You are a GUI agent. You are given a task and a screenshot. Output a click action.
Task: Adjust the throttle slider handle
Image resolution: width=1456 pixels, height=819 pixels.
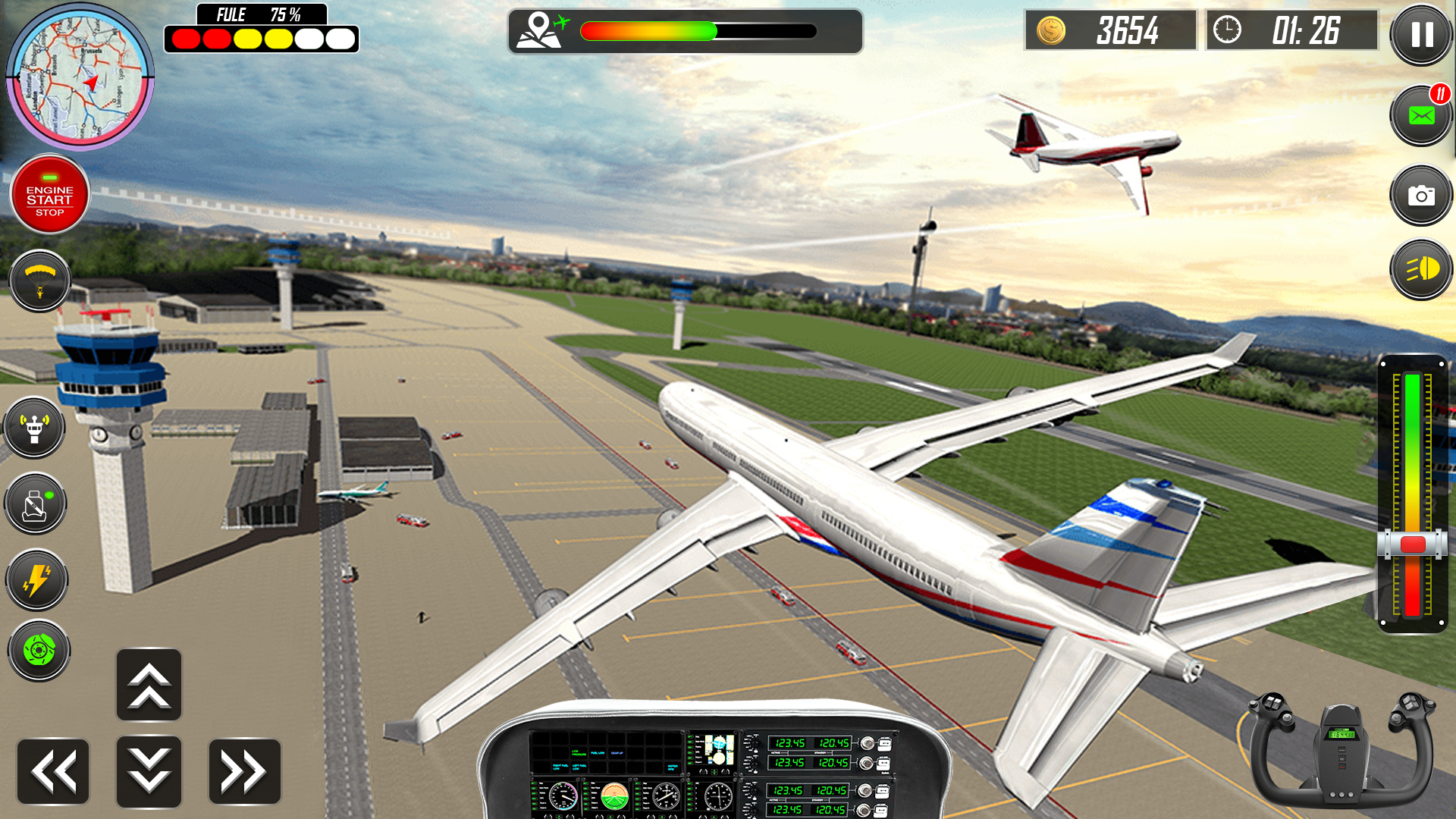coord(1410,542)
